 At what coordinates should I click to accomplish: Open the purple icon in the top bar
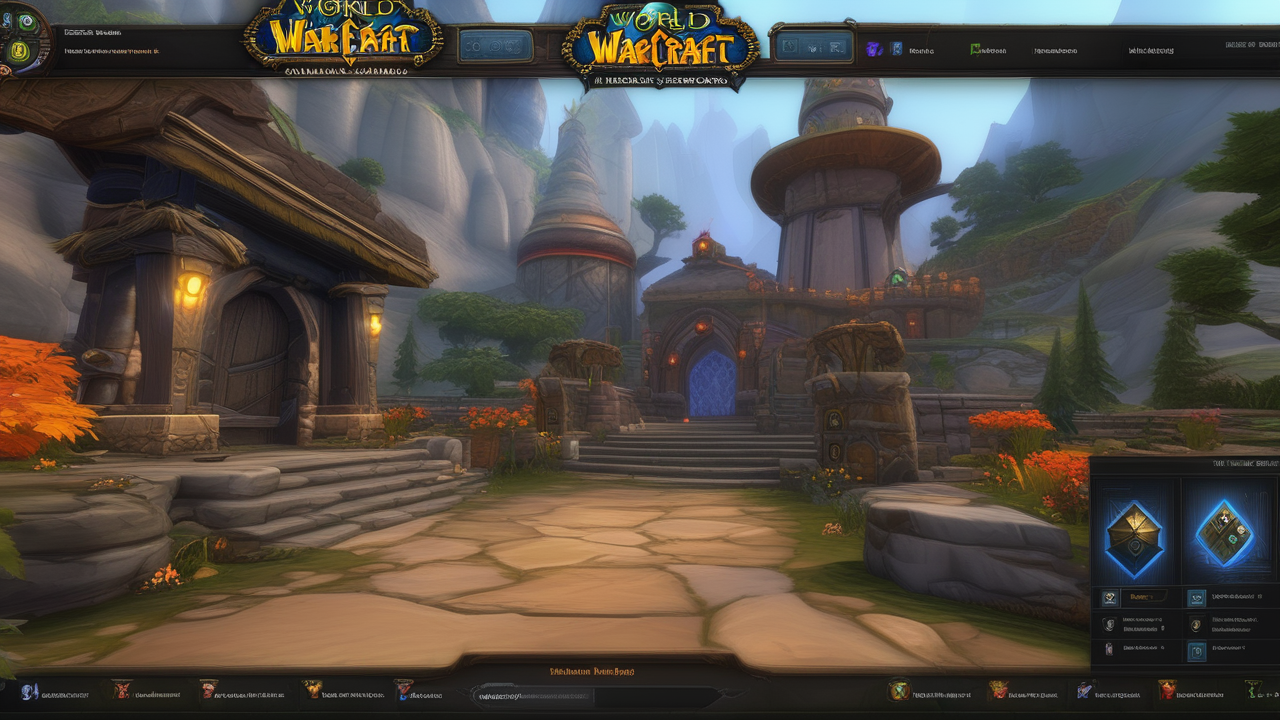[x=875, y=48]
